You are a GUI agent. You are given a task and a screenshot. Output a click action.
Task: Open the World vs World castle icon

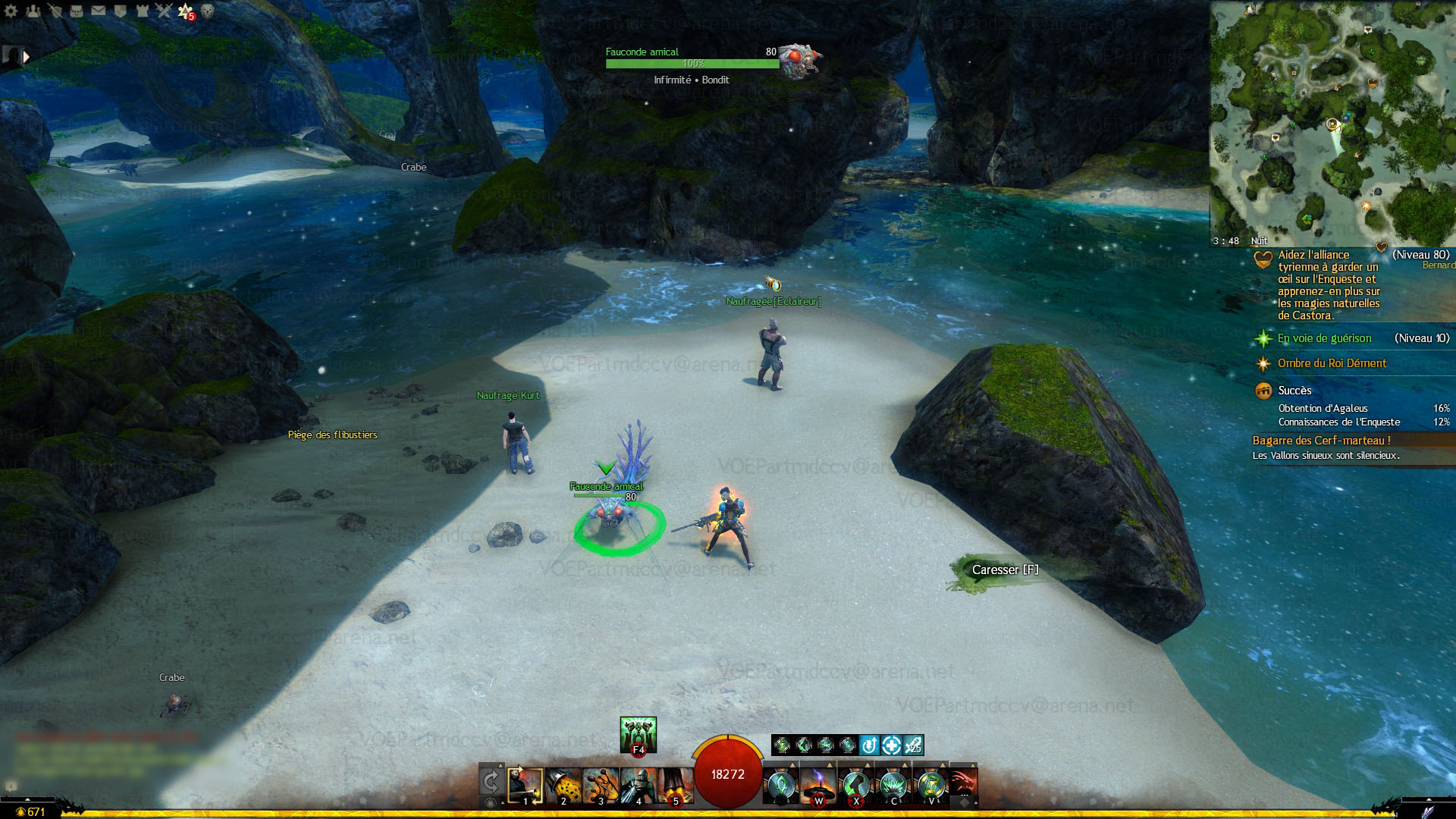142,11
